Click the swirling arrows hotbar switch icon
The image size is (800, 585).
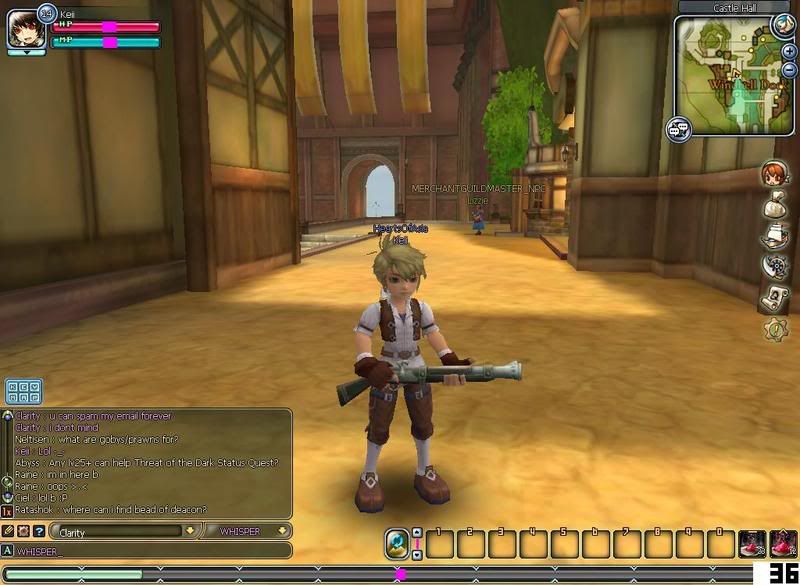(397, 544)
